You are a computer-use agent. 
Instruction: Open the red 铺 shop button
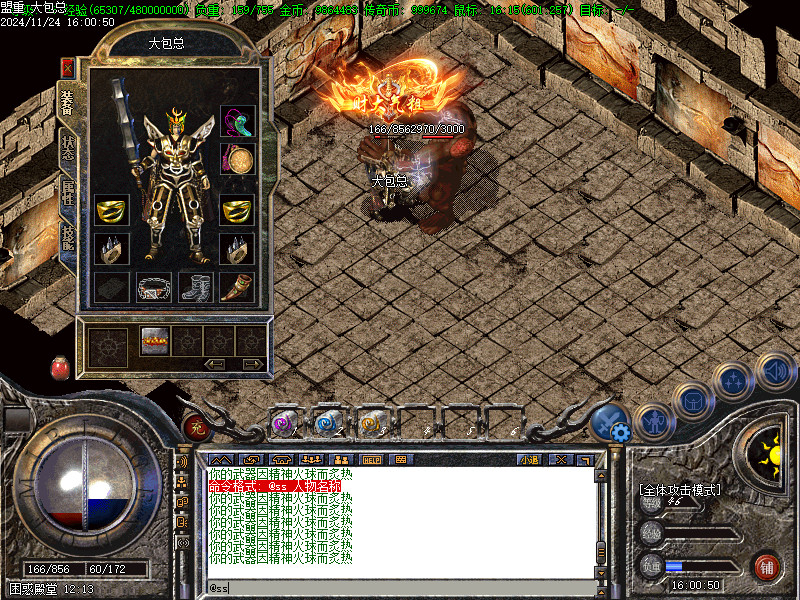(767, 566)
